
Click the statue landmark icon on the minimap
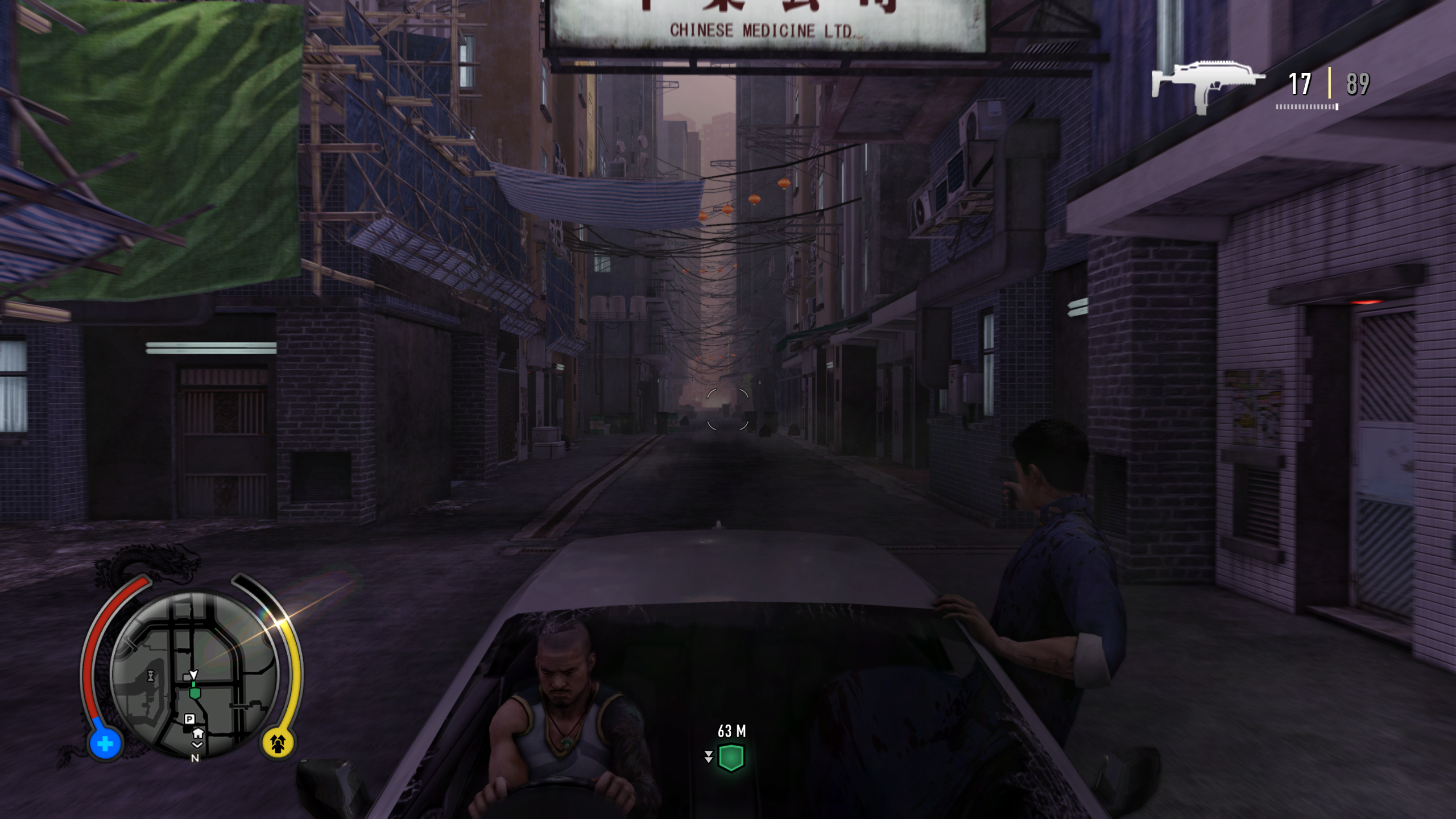tap(151, 676)
